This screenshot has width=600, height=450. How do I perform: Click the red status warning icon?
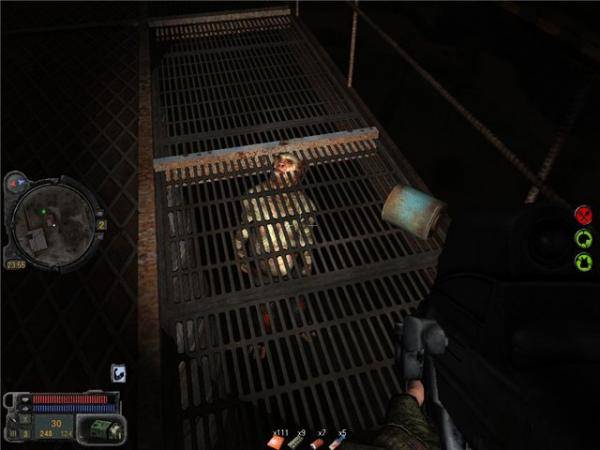coord(583,214)
